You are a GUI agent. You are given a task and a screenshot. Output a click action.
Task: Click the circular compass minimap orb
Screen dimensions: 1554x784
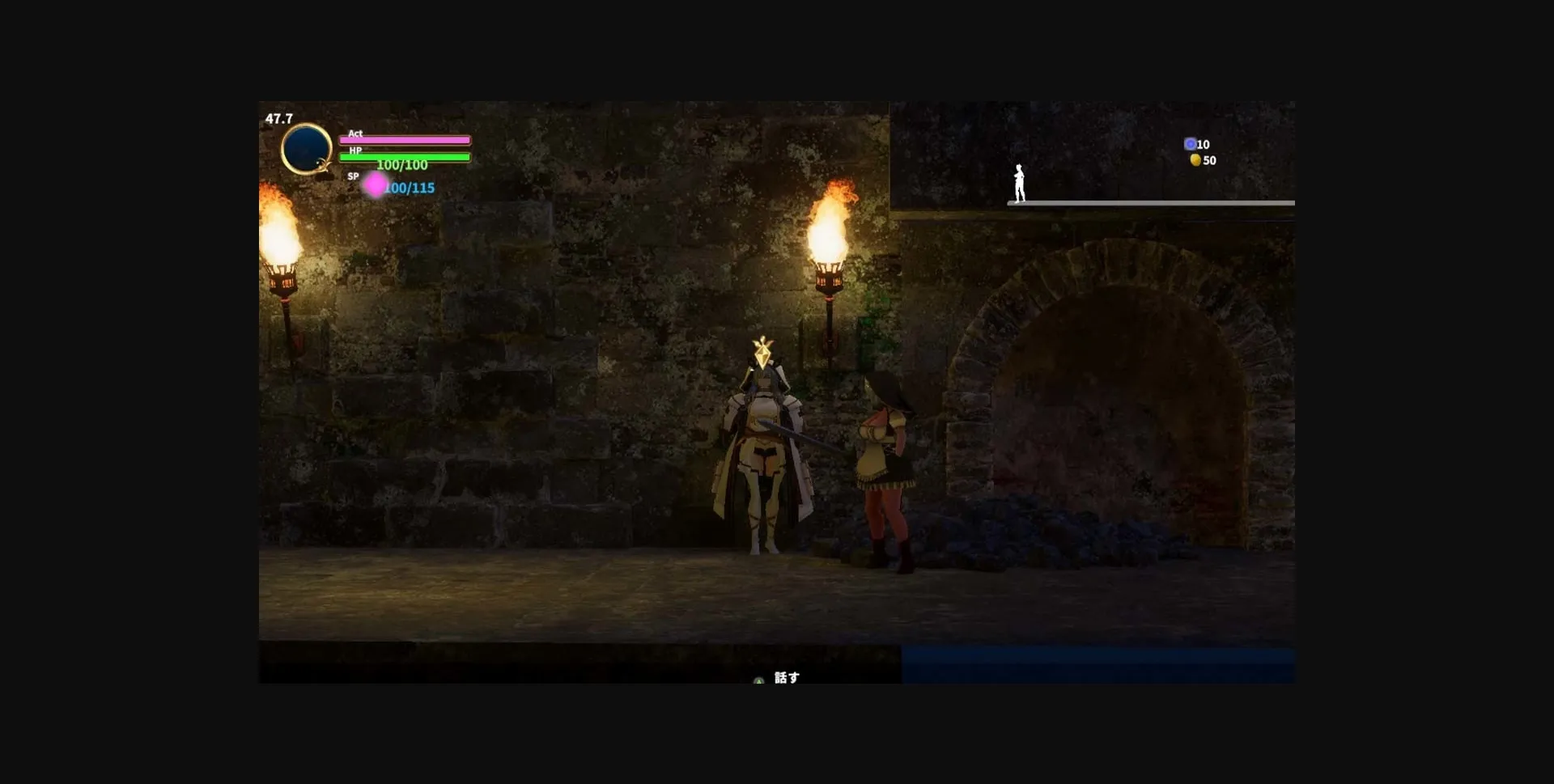coord(306,149)
